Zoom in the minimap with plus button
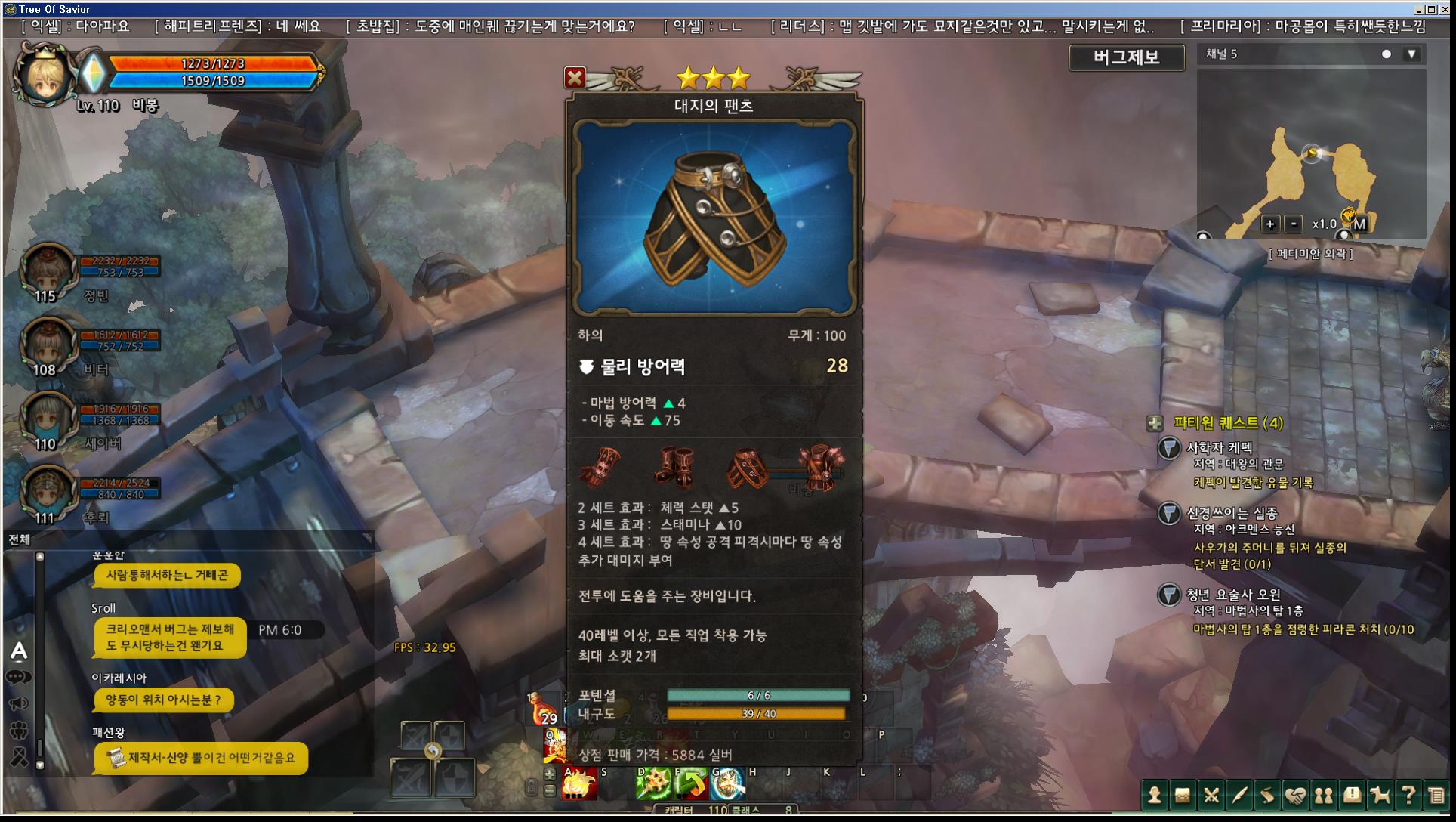The width and height of the screenshot is (1456, 822). [1270, 224]
